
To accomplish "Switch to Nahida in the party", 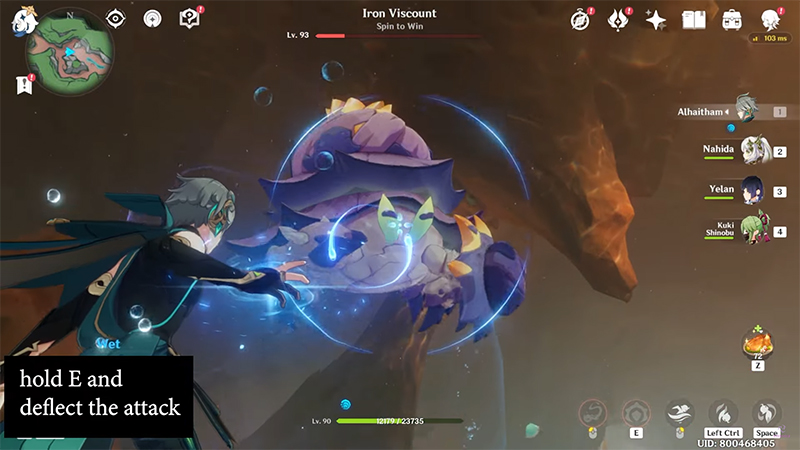I will tap(754, 152).
